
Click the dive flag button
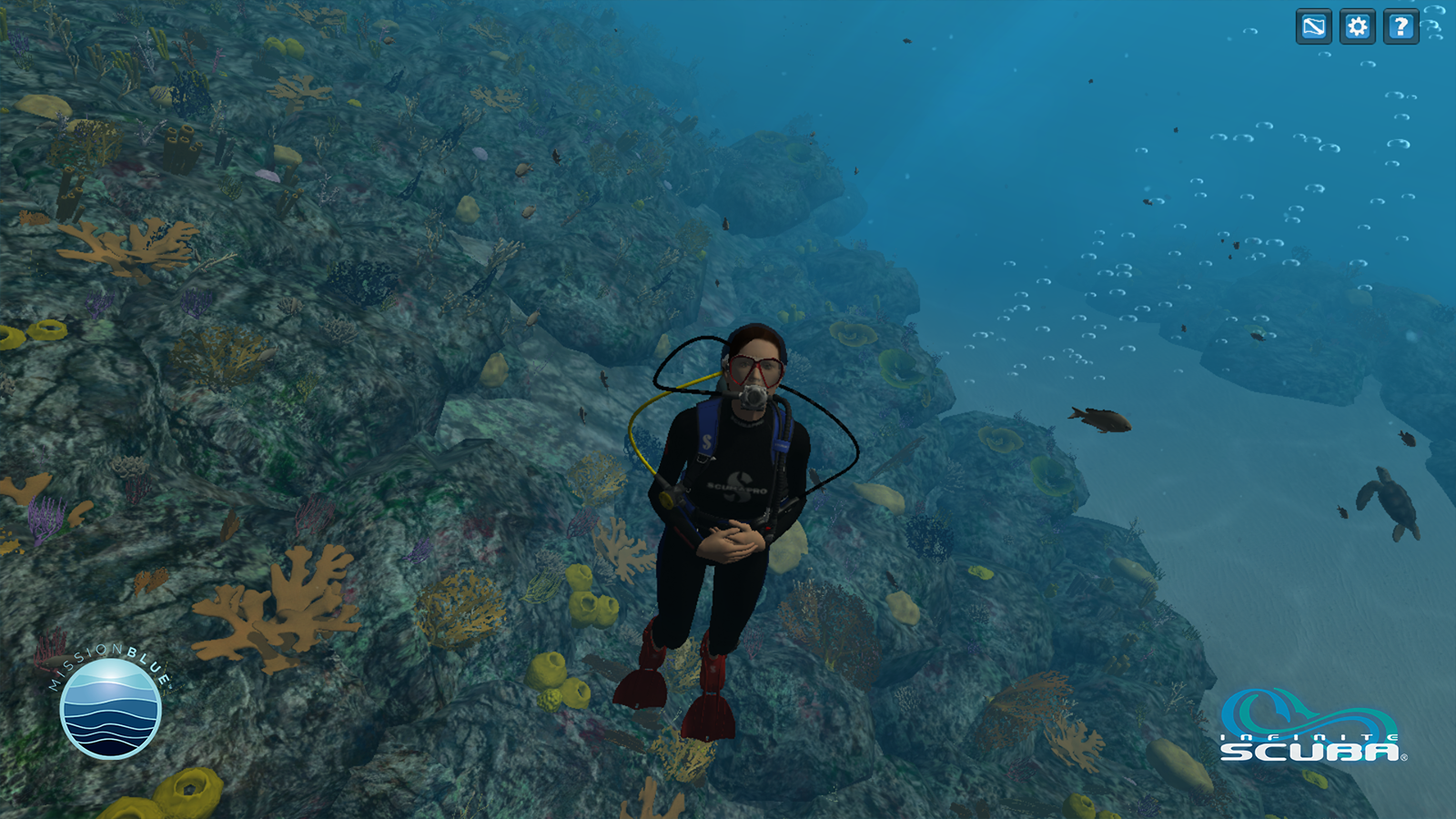pyautogui.click(x=1313, y=26)
